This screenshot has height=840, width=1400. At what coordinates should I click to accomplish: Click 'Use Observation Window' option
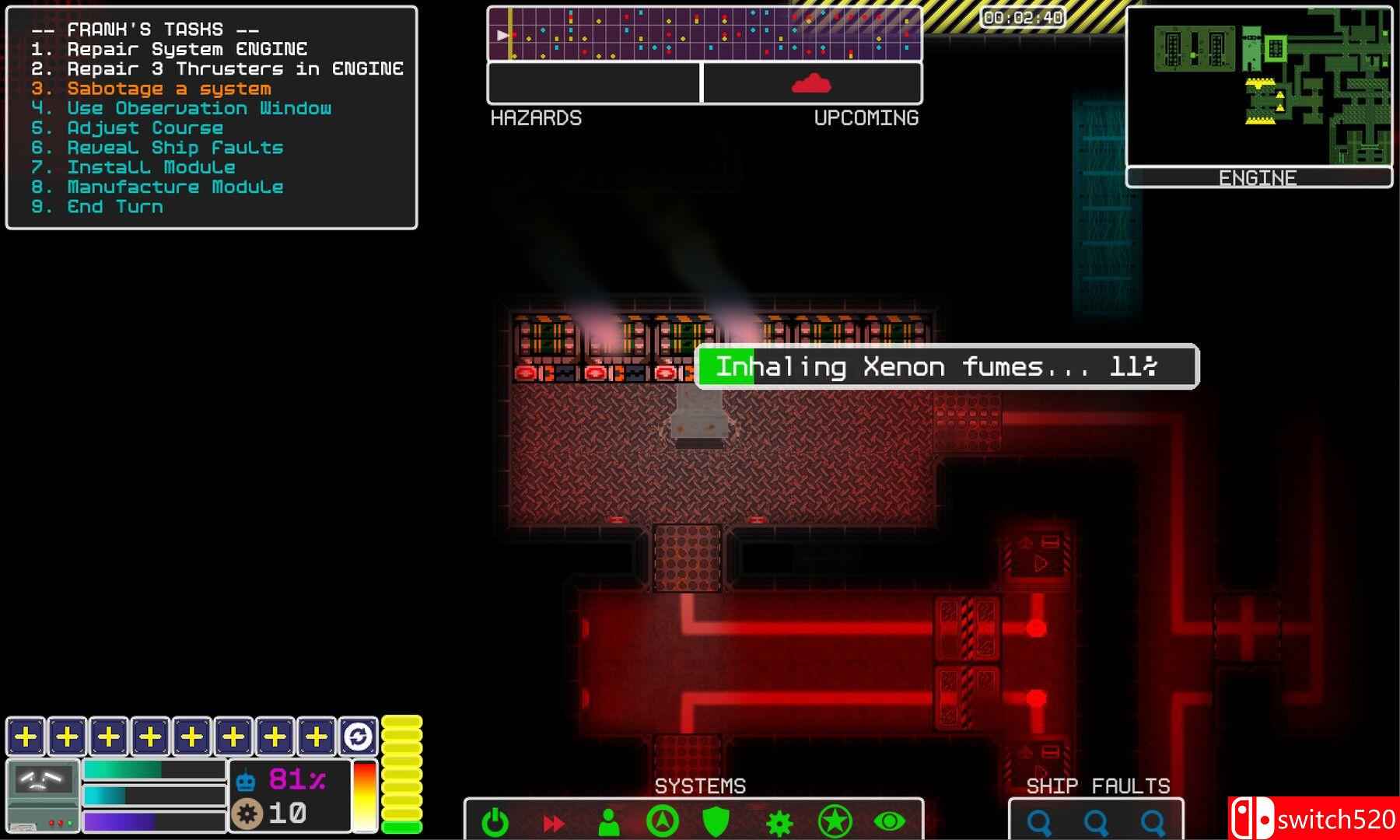pos(199,108)
